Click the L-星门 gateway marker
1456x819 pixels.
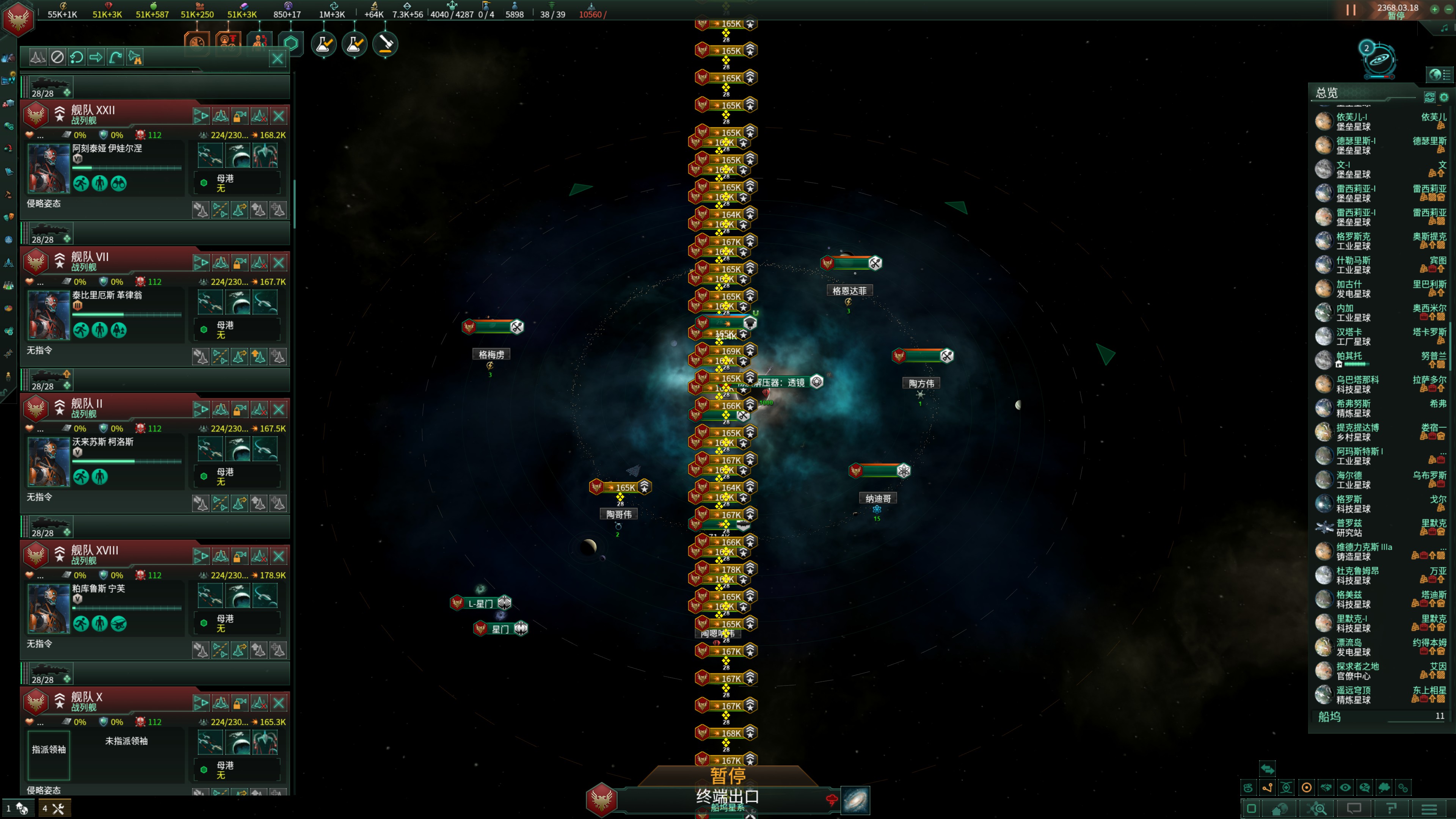point(480,603)
